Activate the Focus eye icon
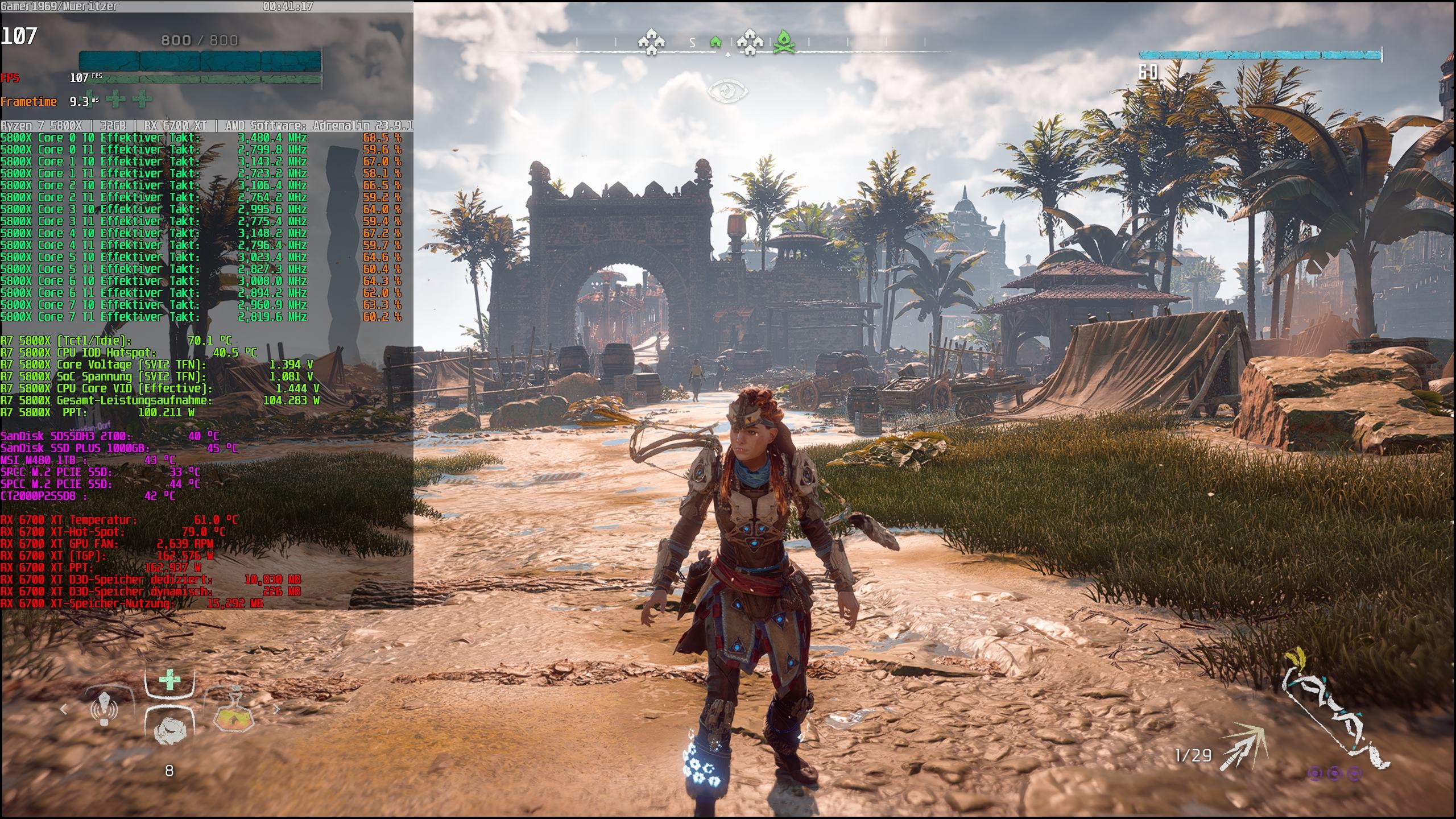The height and width of the screenshot is (819, 1456). 727,91
